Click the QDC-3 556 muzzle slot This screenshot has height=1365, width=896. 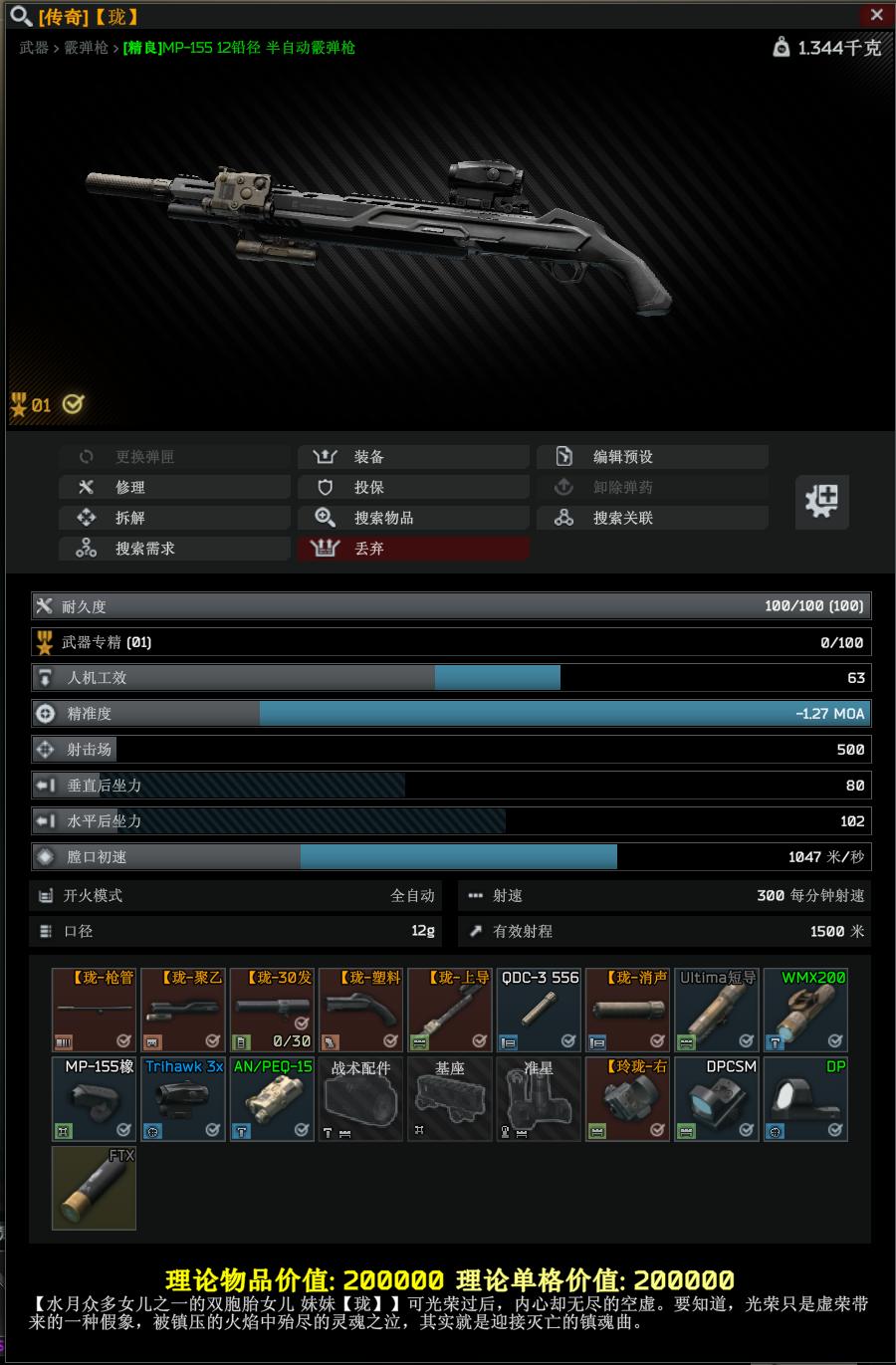click(x=539, y=1010)
